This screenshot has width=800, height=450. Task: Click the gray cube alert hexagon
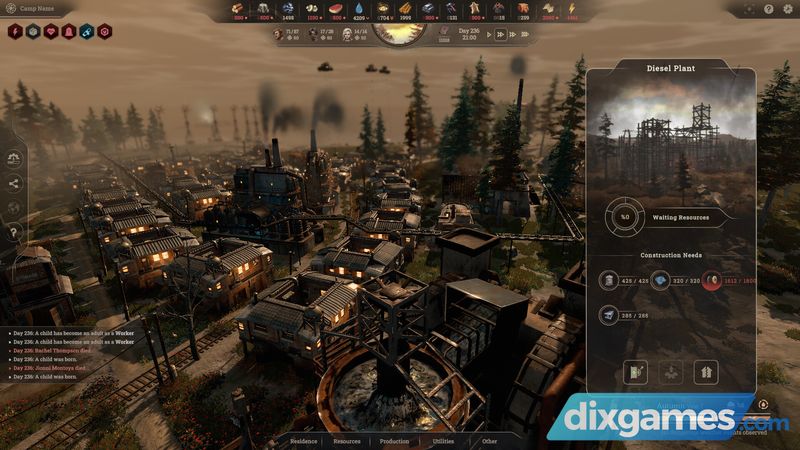click(34, 31)
